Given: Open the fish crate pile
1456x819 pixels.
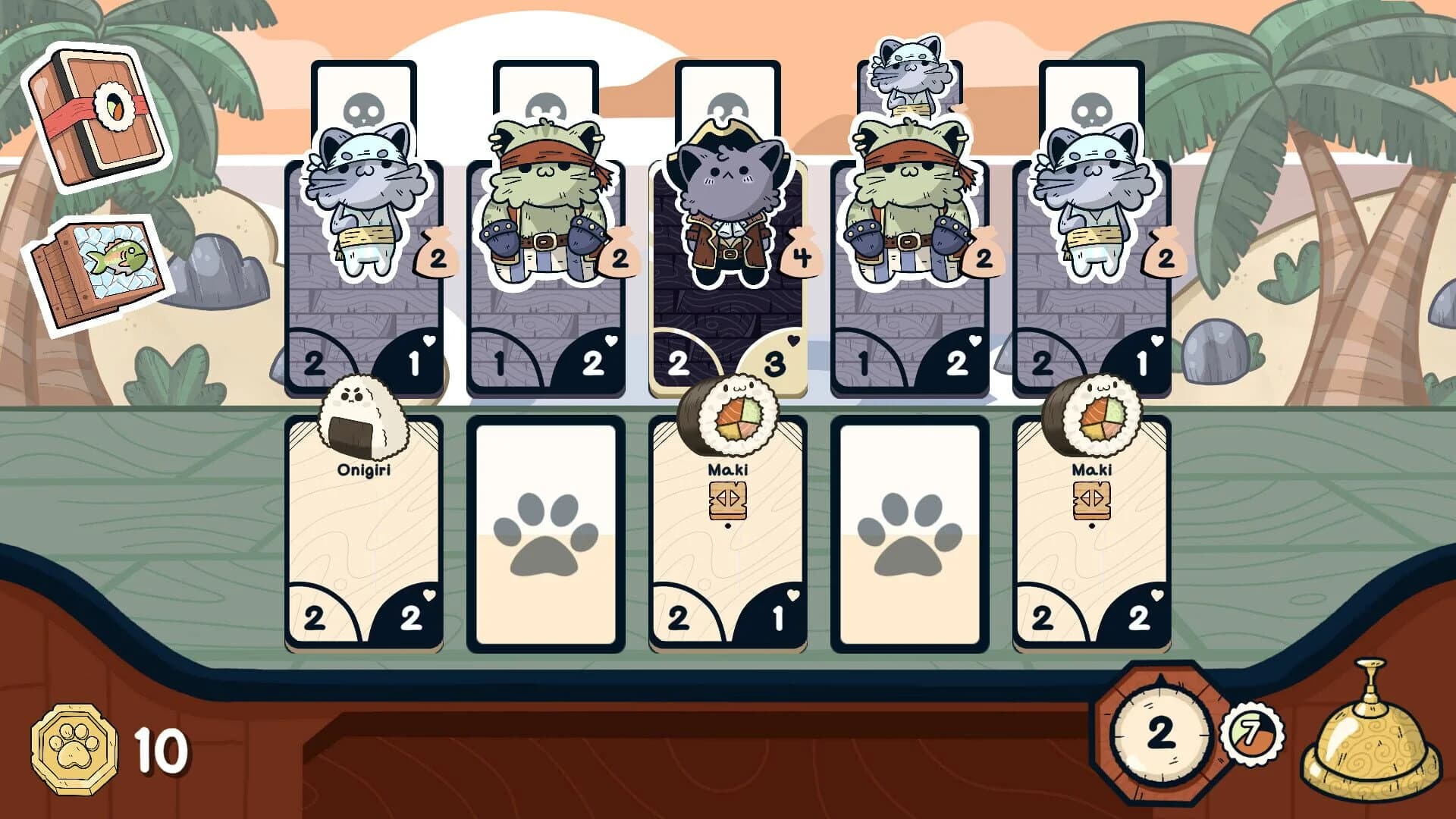Looking at the screenshot, I should pyautogui.click(x=99, y=273).
